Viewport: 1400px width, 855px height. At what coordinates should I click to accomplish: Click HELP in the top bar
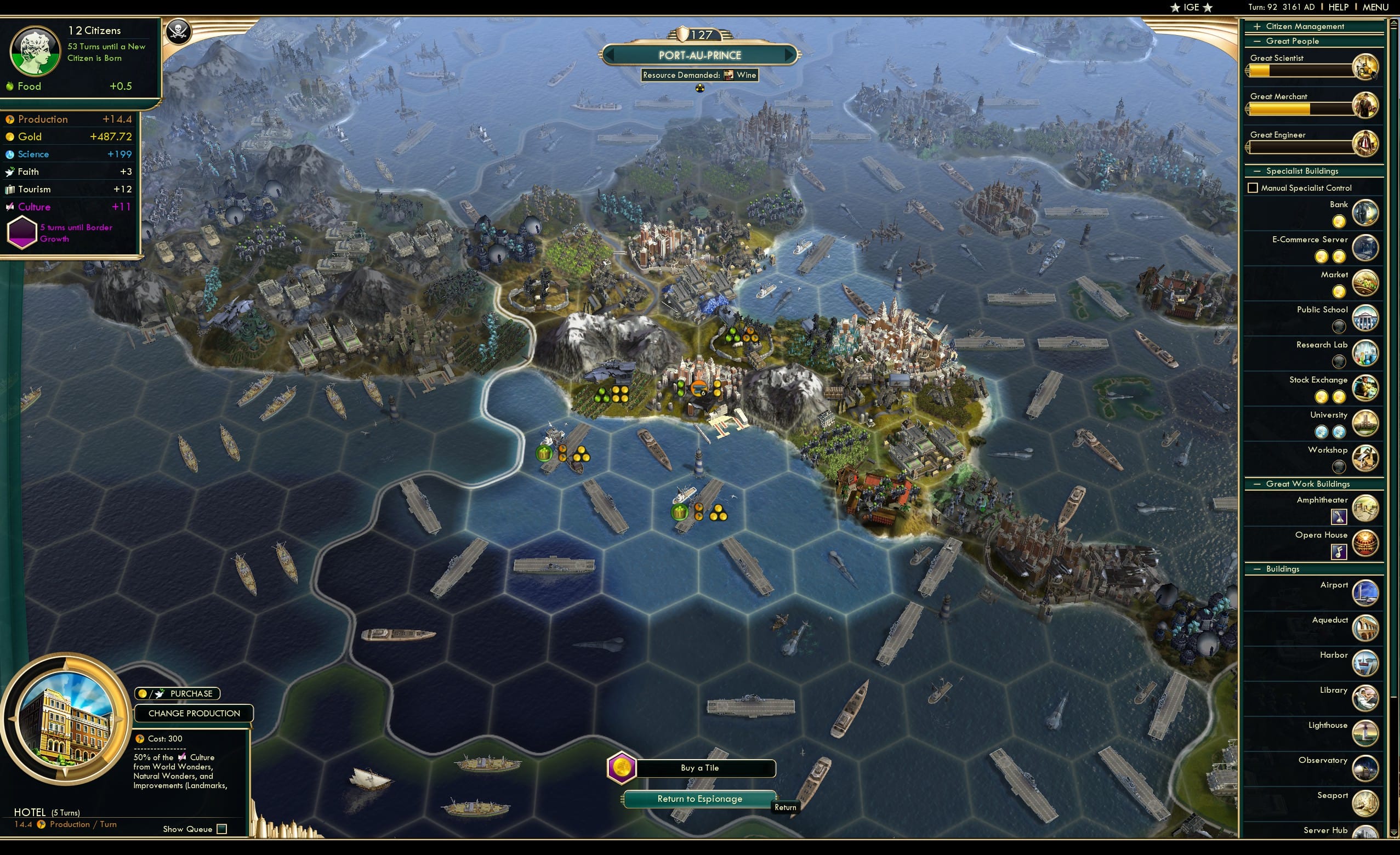(x=1338, y=7)
